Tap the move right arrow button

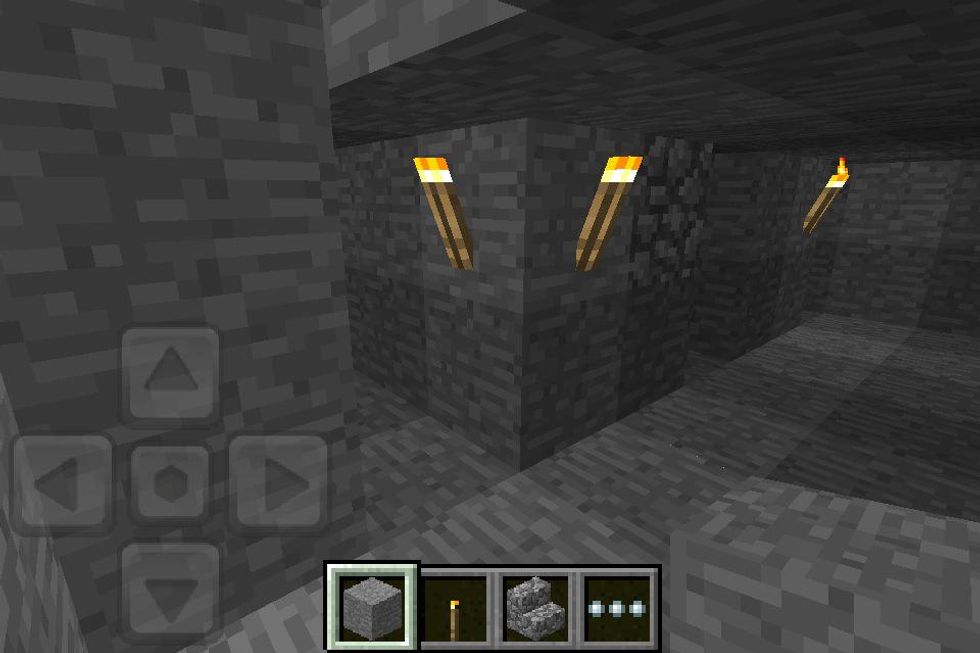pyautogui.click(x=279, y=484)
